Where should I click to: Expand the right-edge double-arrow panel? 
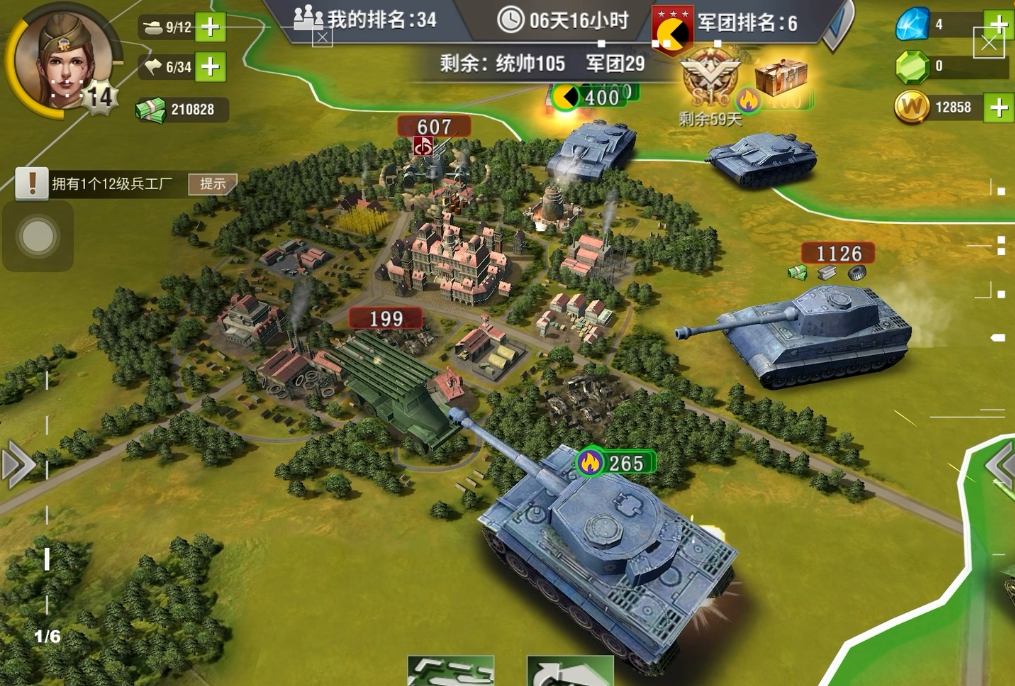click(x=1000, y=465)
